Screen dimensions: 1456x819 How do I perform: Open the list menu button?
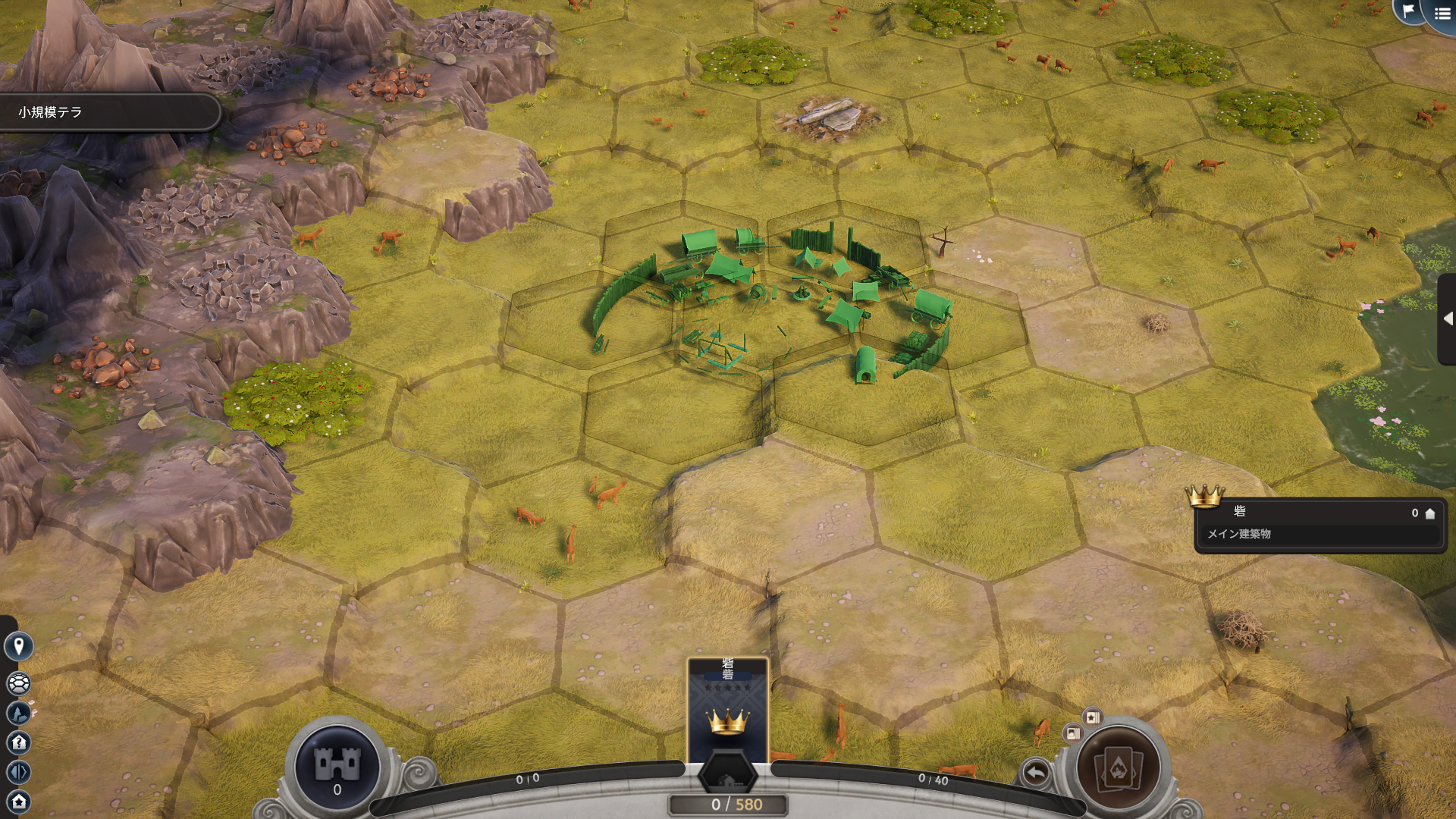[1442, 14]
